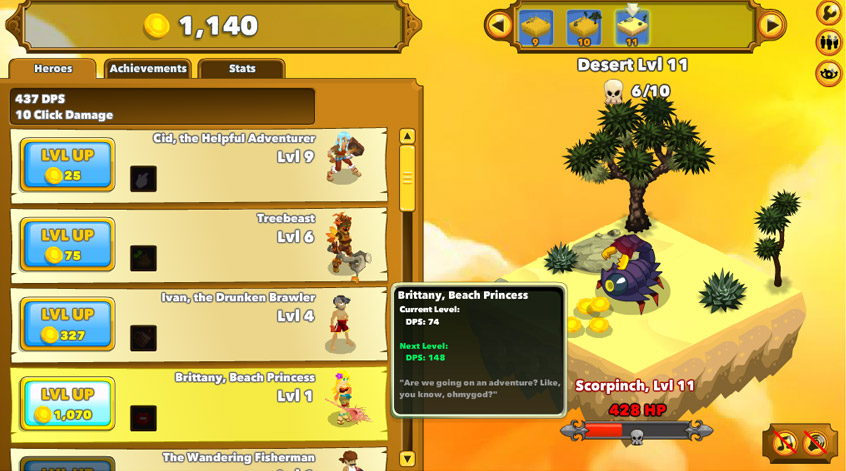Toggle the muted music note button
846x471 pixels.
786,442
